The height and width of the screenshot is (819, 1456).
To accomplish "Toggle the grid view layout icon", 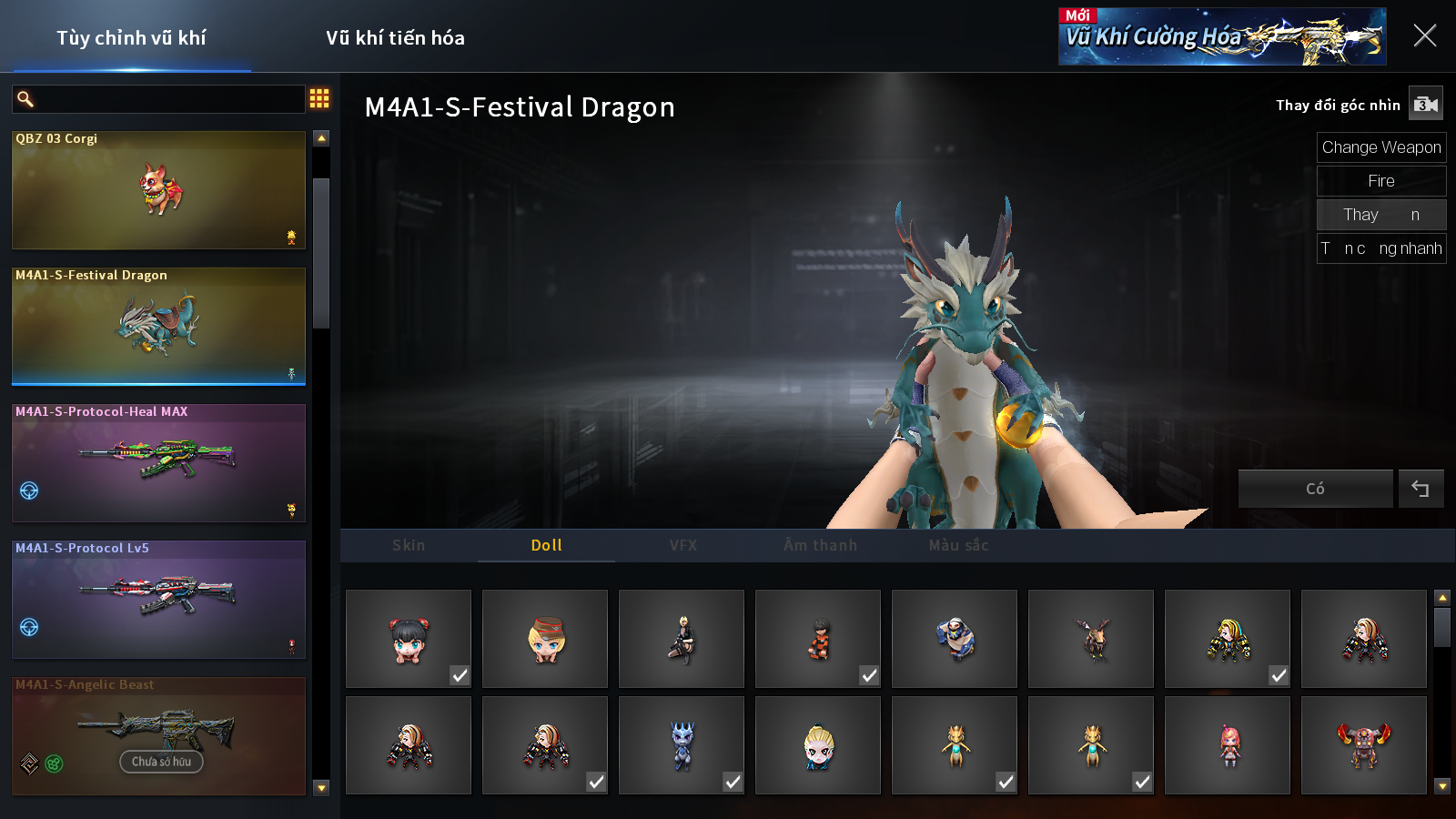I will pos(319,98).
